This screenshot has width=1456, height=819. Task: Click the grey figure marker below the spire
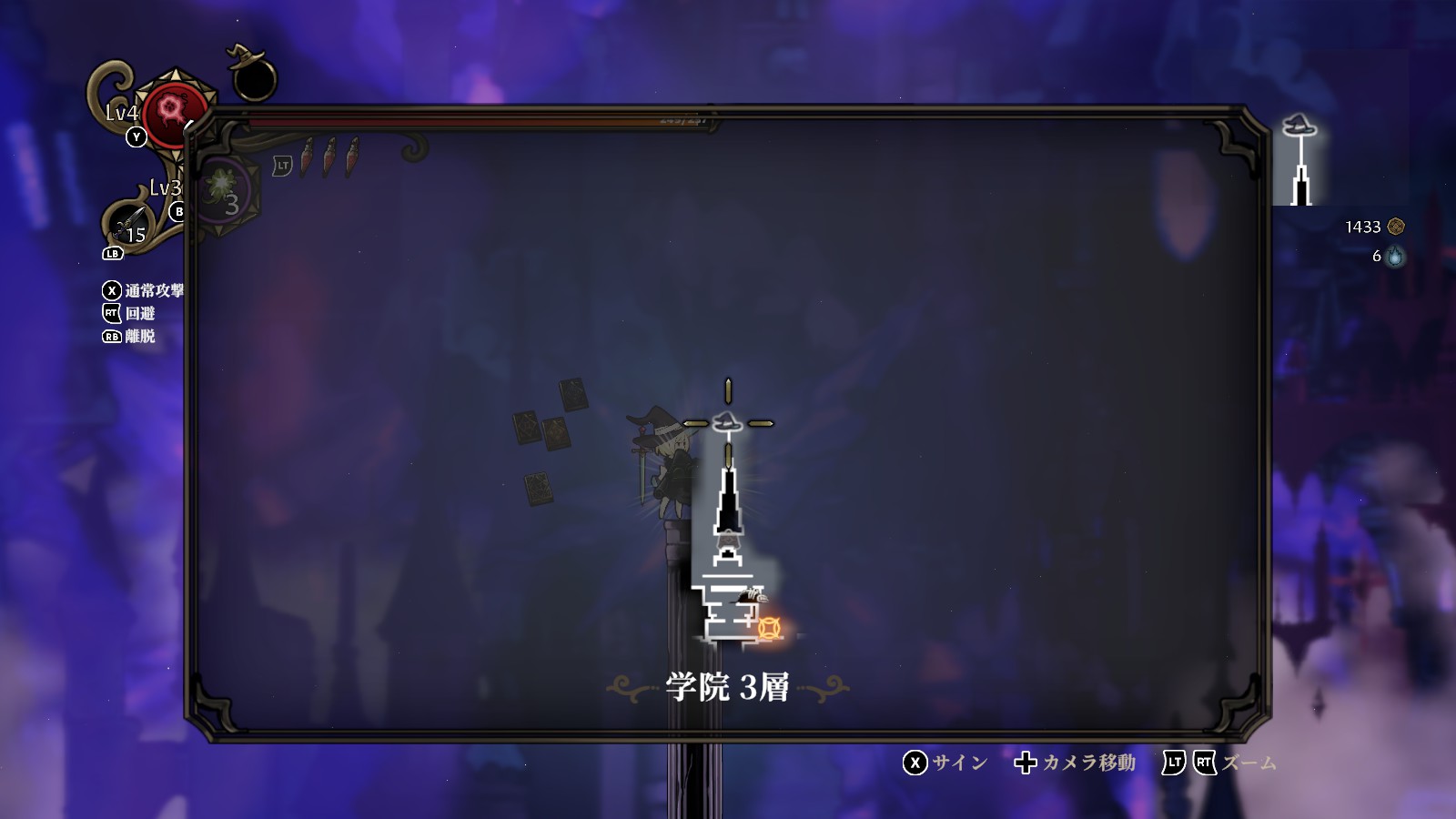click(727, 545)
